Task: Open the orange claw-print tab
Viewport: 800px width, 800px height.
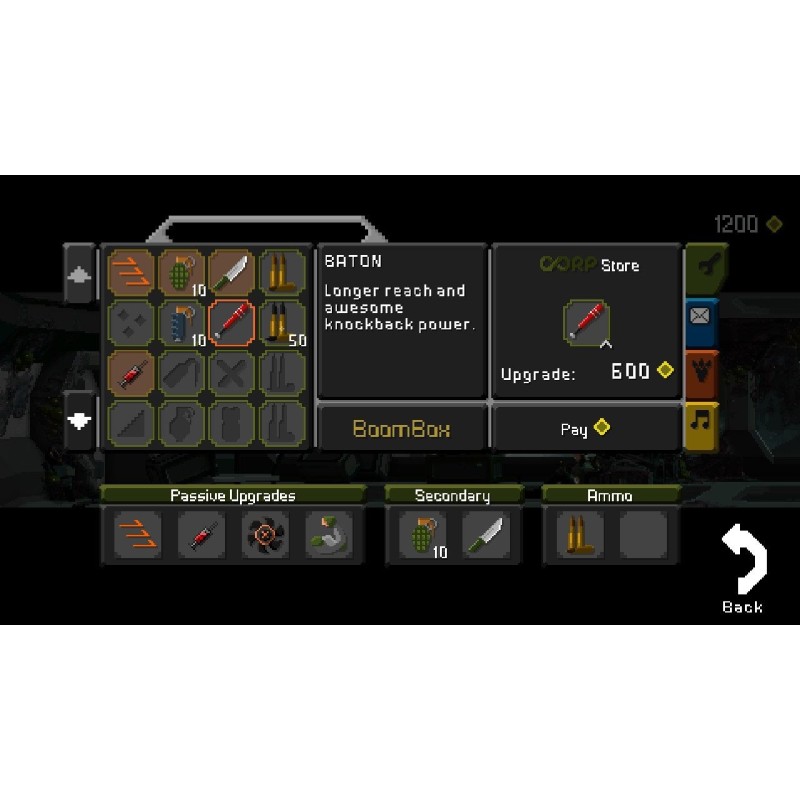Action: (x=703, y=372)
